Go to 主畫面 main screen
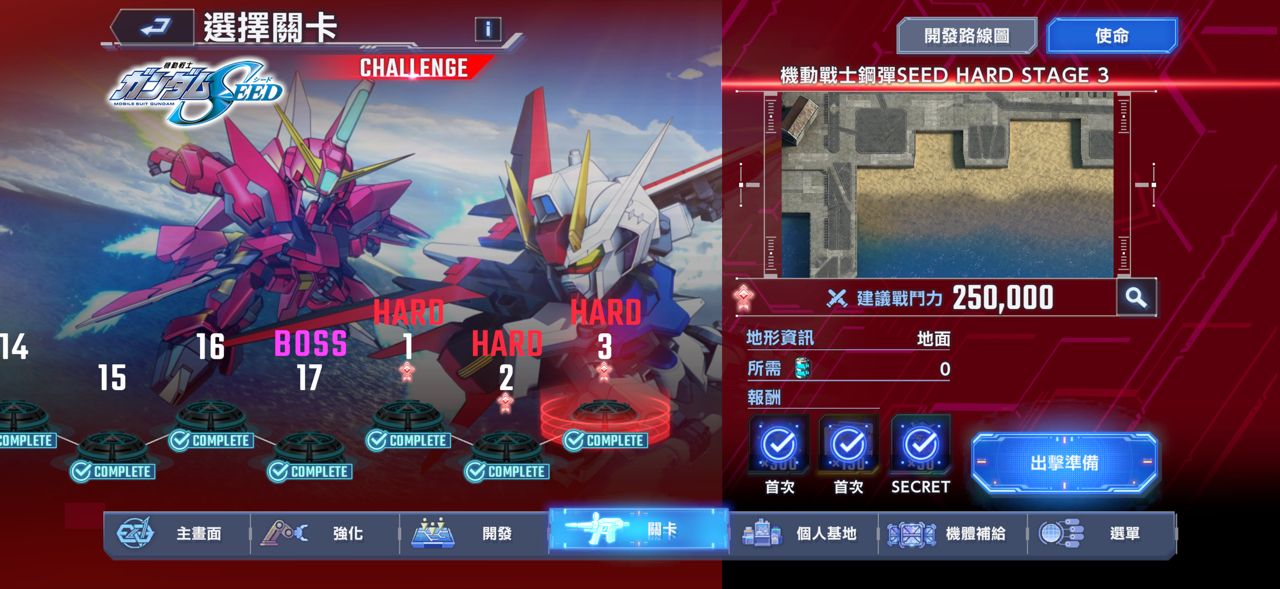Image resolution: width=1280 pixels, height=589 pixels. point(176,533)
